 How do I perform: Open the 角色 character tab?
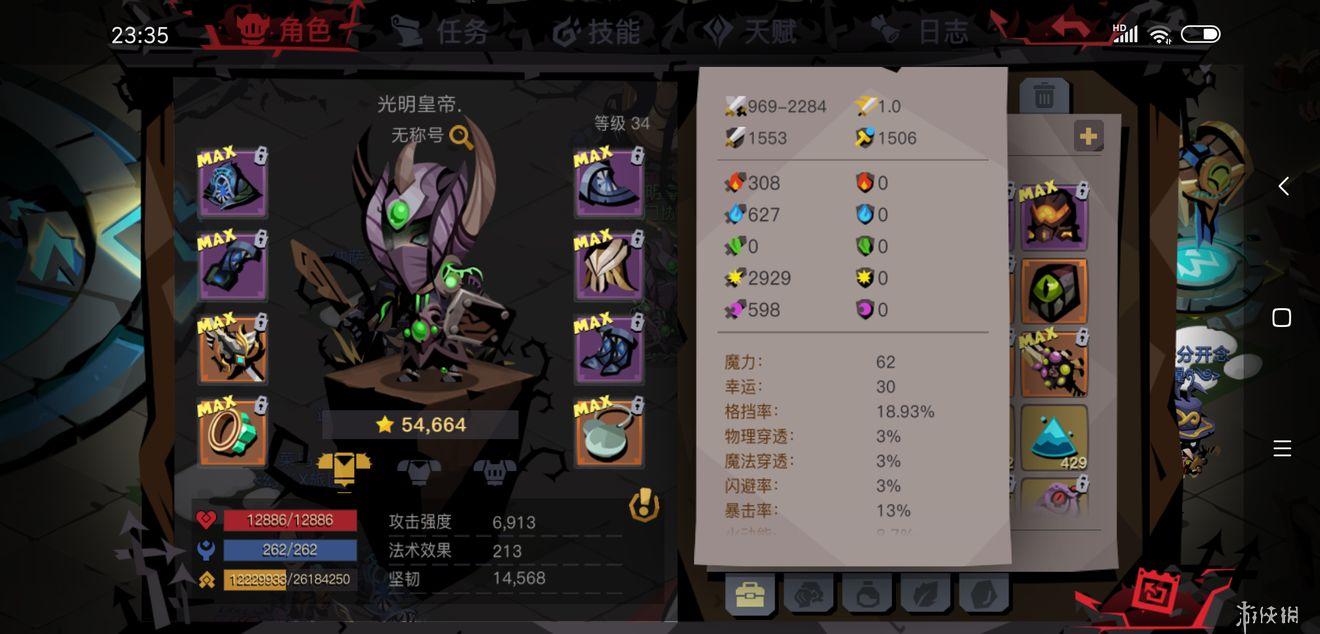[285, 32]
